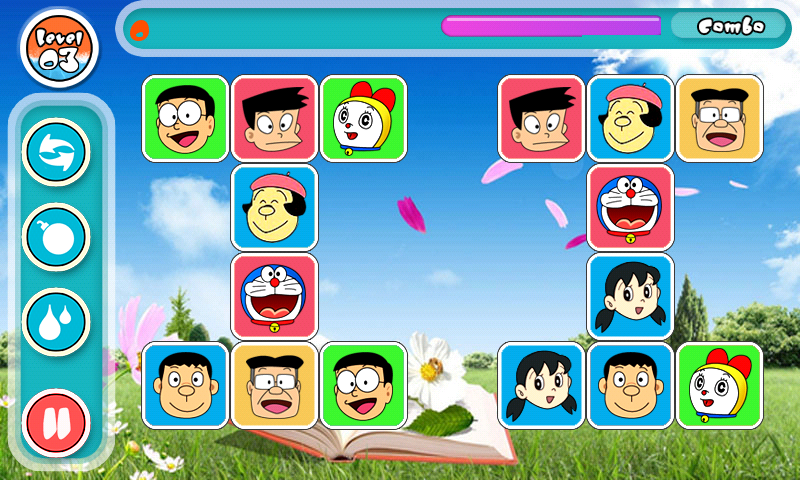Select the Dorami tile next to Suneo
Screen dimensions: 800x480
point(363,118)
